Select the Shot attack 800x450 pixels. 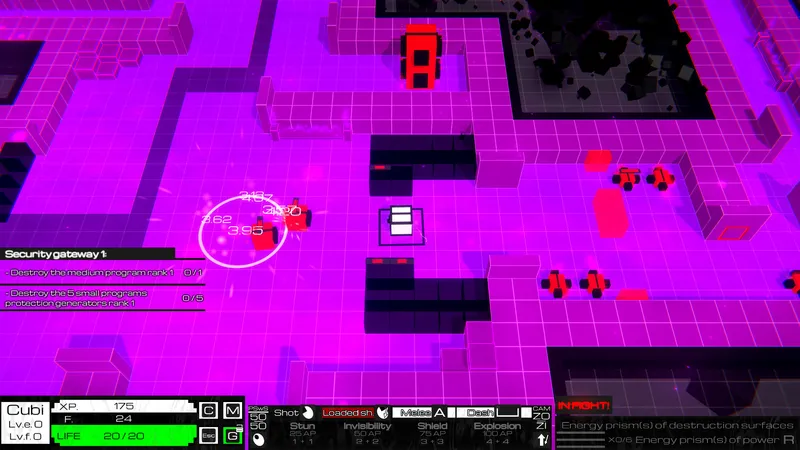click(293, 412)
